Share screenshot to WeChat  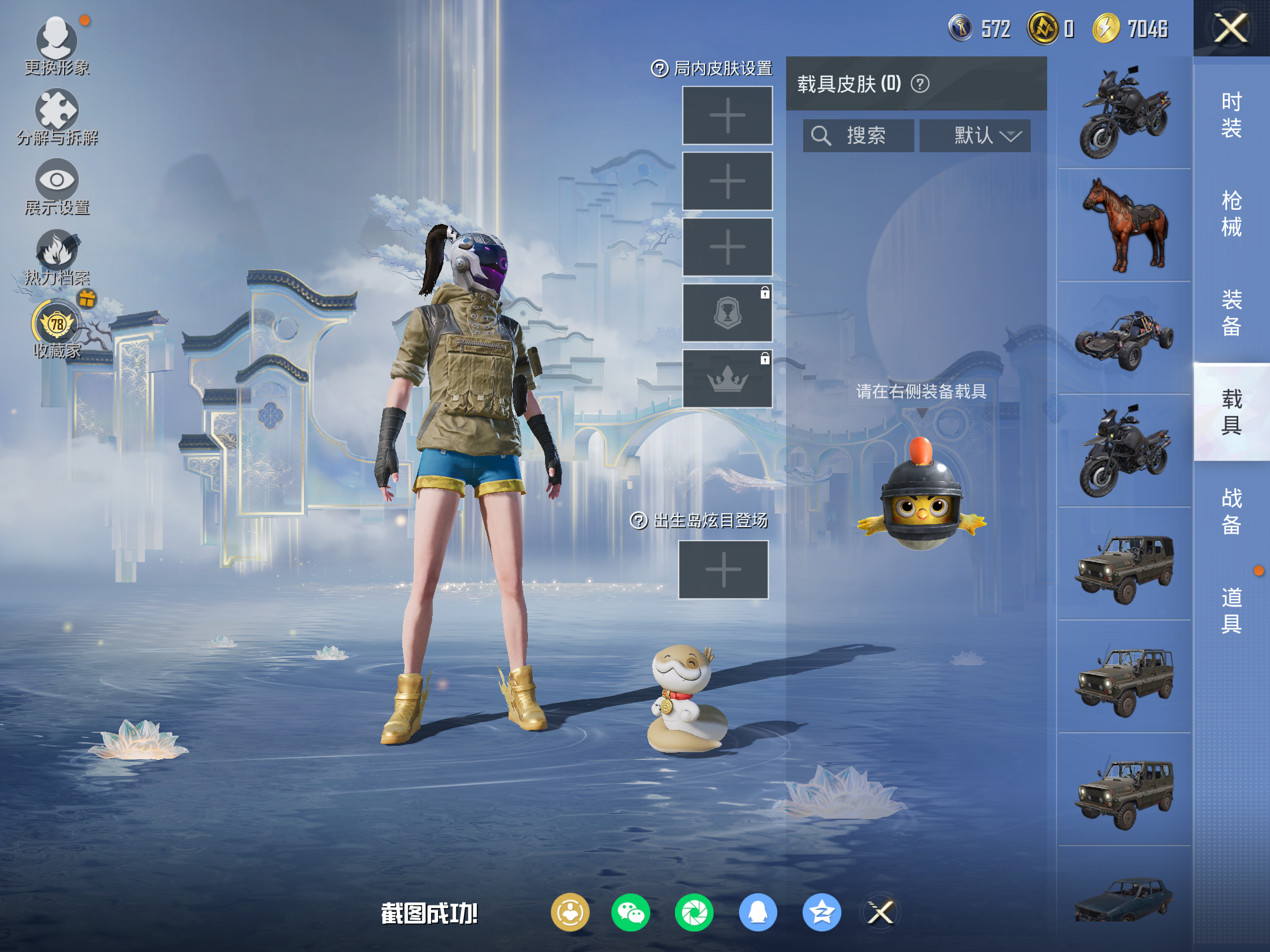coord(631,913)
